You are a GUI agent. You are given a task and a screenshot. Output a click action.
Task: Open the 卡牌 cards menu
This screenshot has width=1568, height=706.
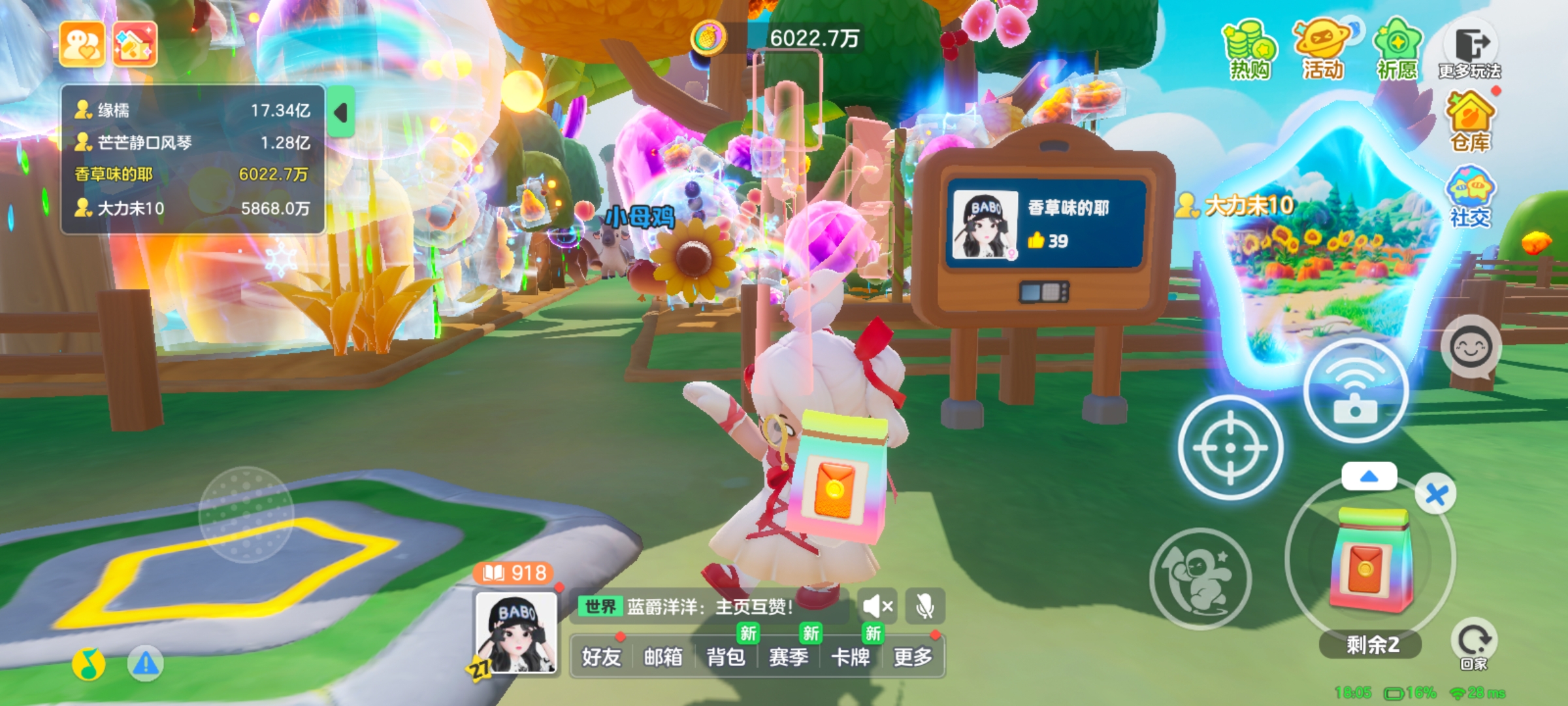(x=851, y=656)
